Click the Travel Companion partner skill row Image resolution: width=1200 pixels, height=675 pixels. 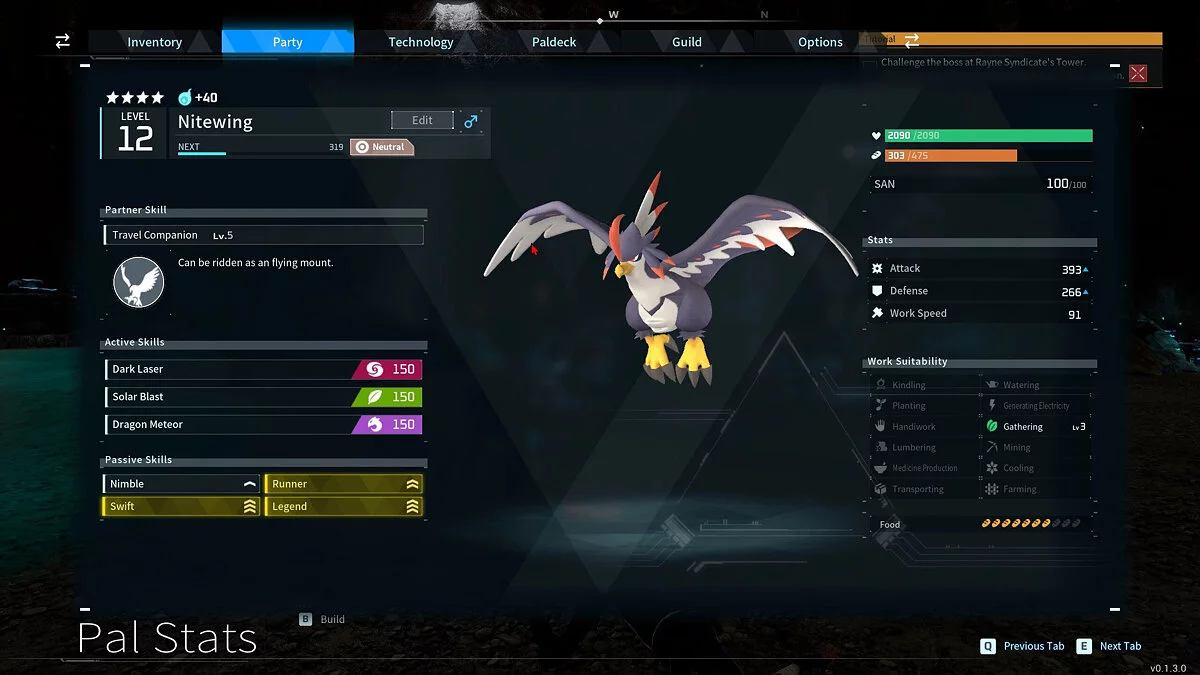point(263,235)
